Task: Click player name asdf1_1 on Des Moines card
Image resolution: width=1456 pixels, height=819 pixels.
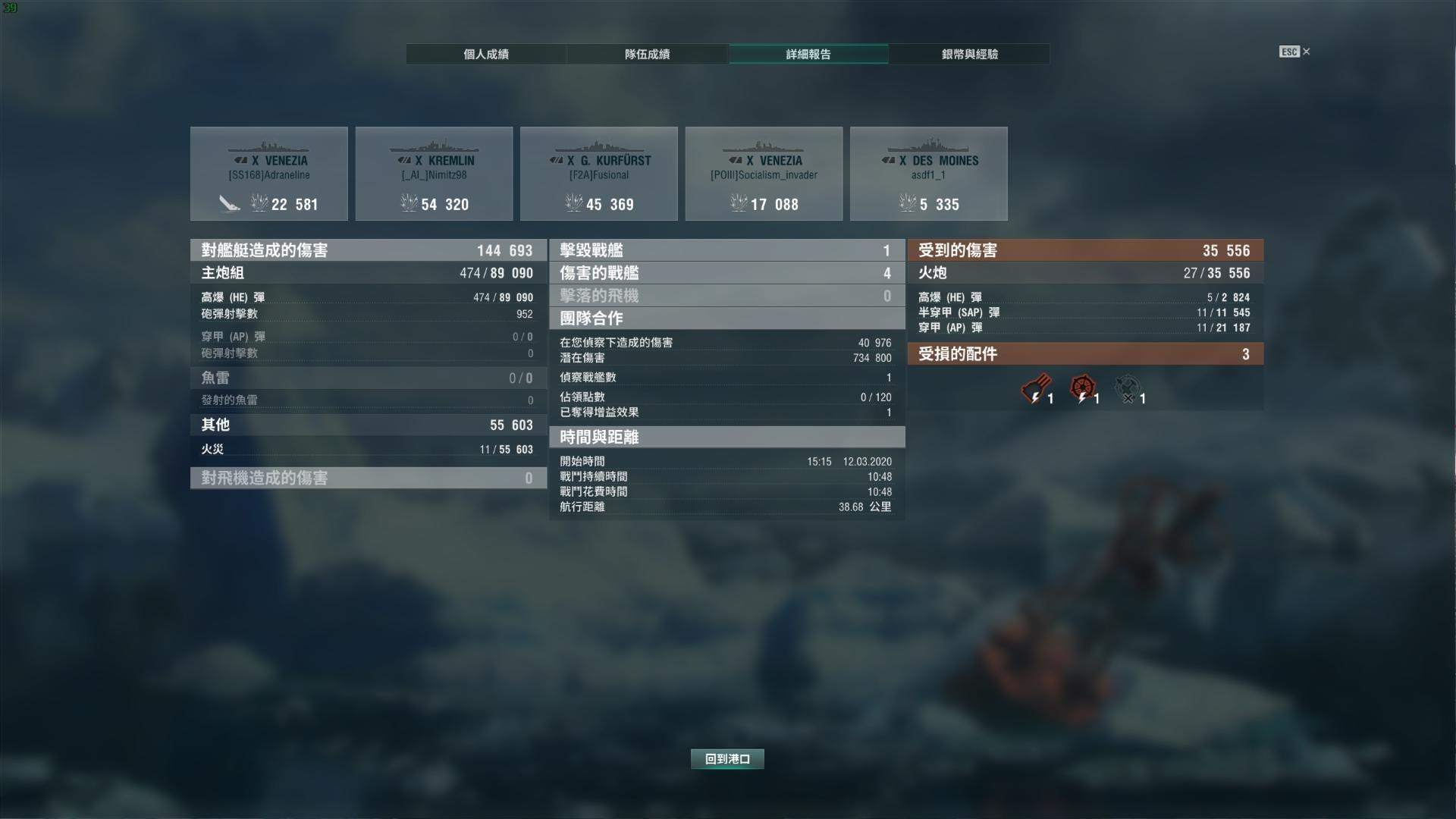Action: click(929, 174)
